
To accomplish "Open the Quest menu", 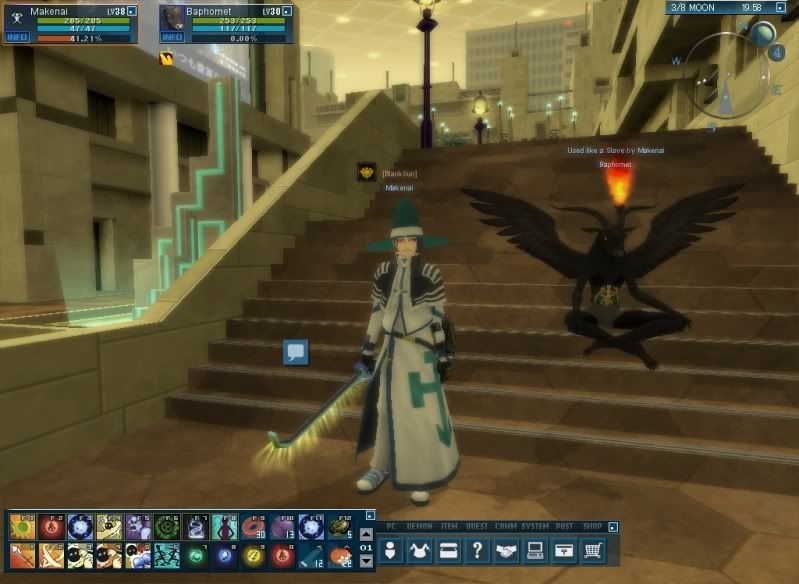I will click(478, 549).
